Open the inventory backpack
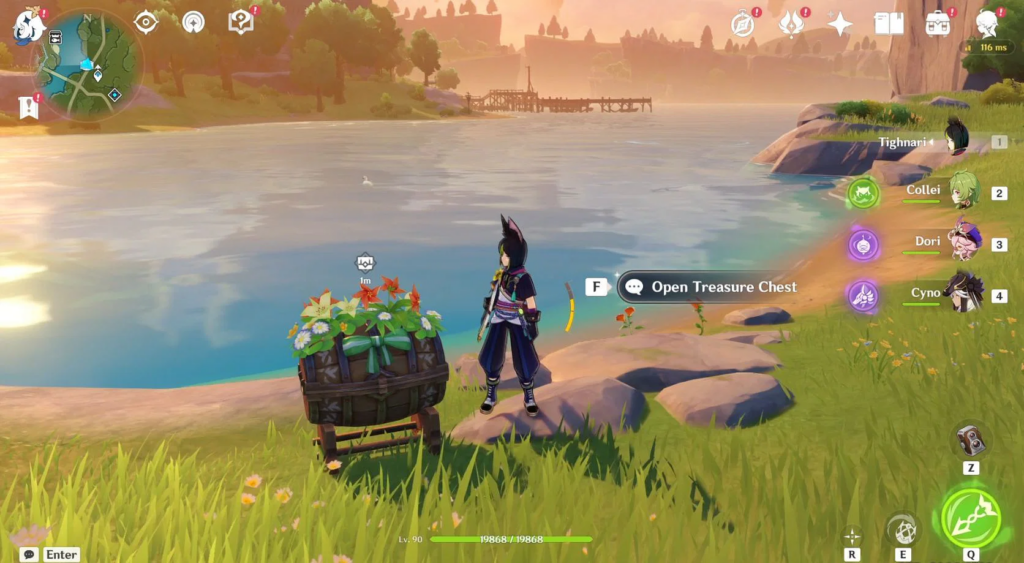1024x563 pixels. coord(937,24)
